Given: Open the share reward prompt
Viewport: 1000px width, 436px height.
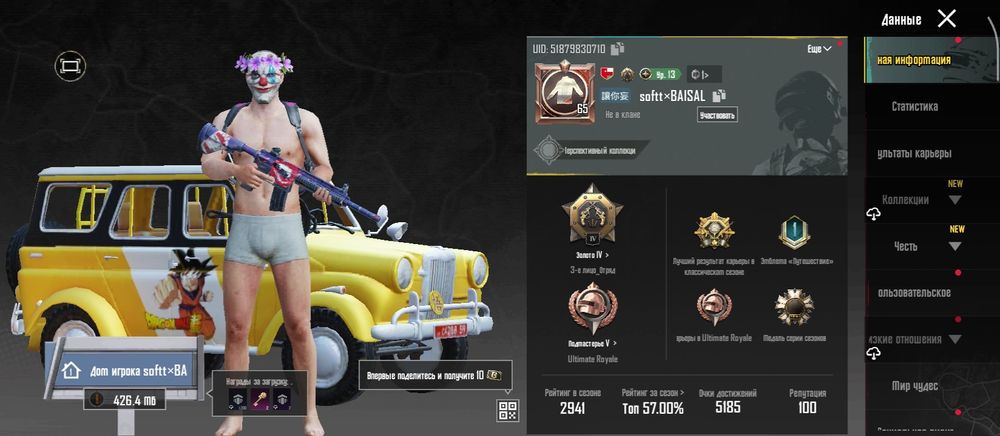Looking at the screenshot, I should [x=435, y=374].
